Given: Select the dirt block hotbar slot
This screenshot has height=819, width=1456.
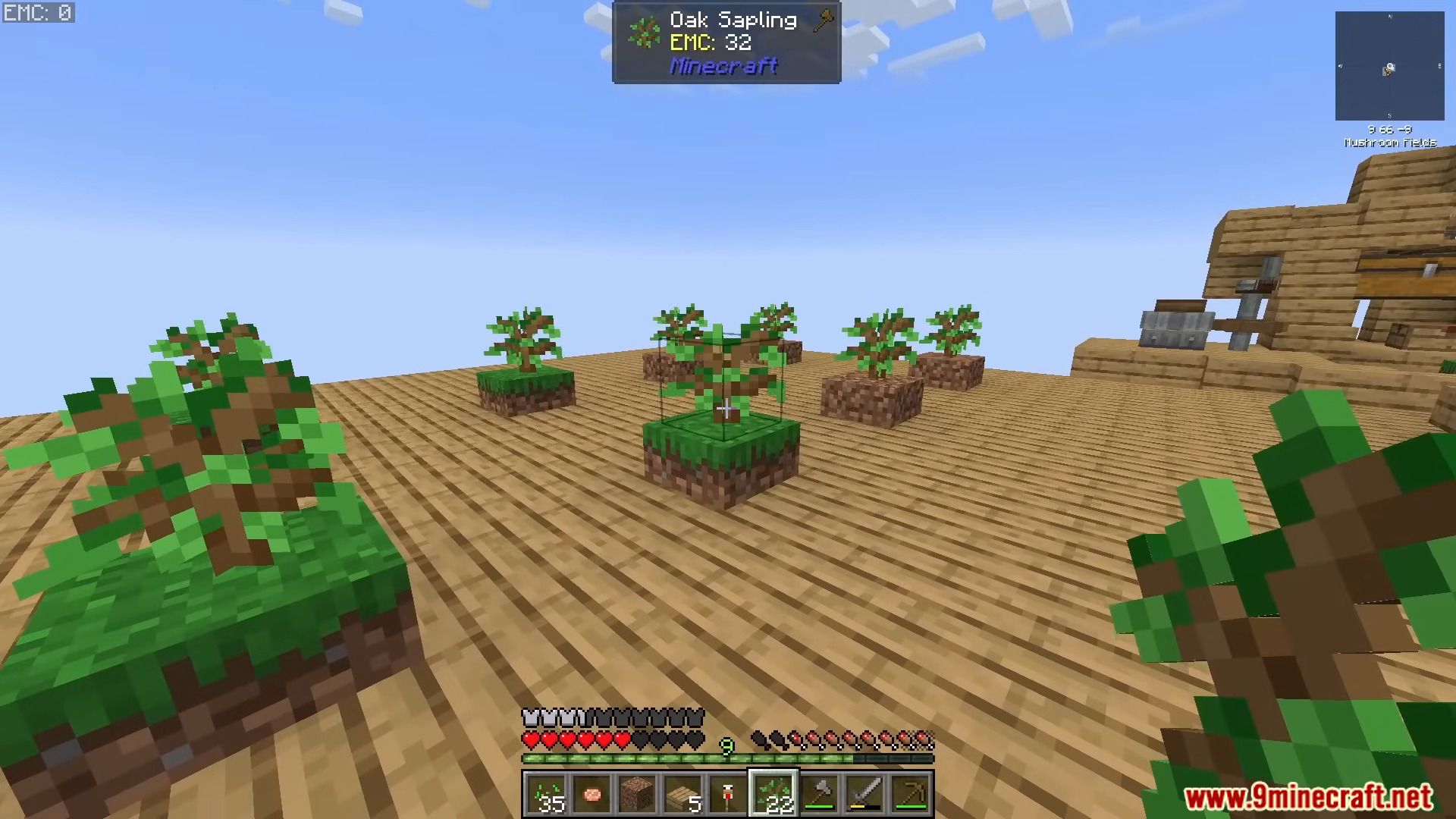Looking at the screenshot, I should 637,792.
